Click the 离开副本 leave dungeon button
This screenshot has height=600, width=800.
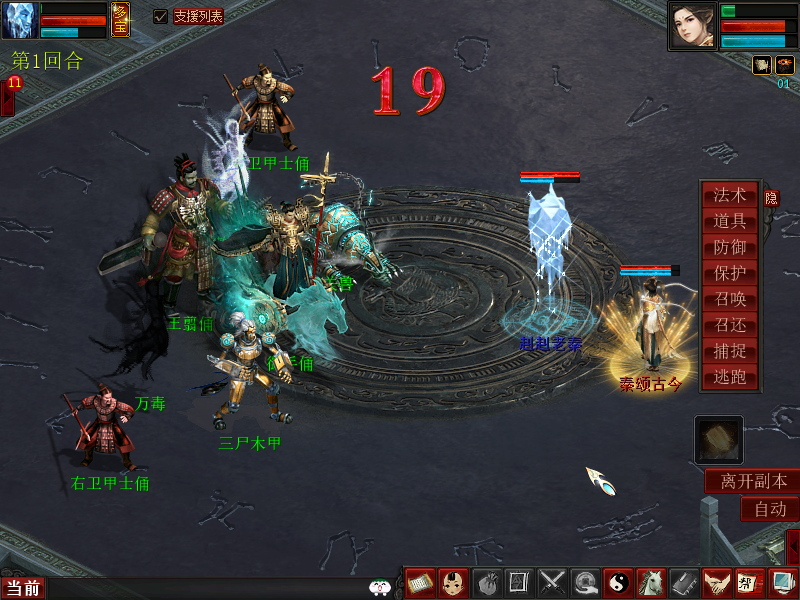(x=753, y=481)
